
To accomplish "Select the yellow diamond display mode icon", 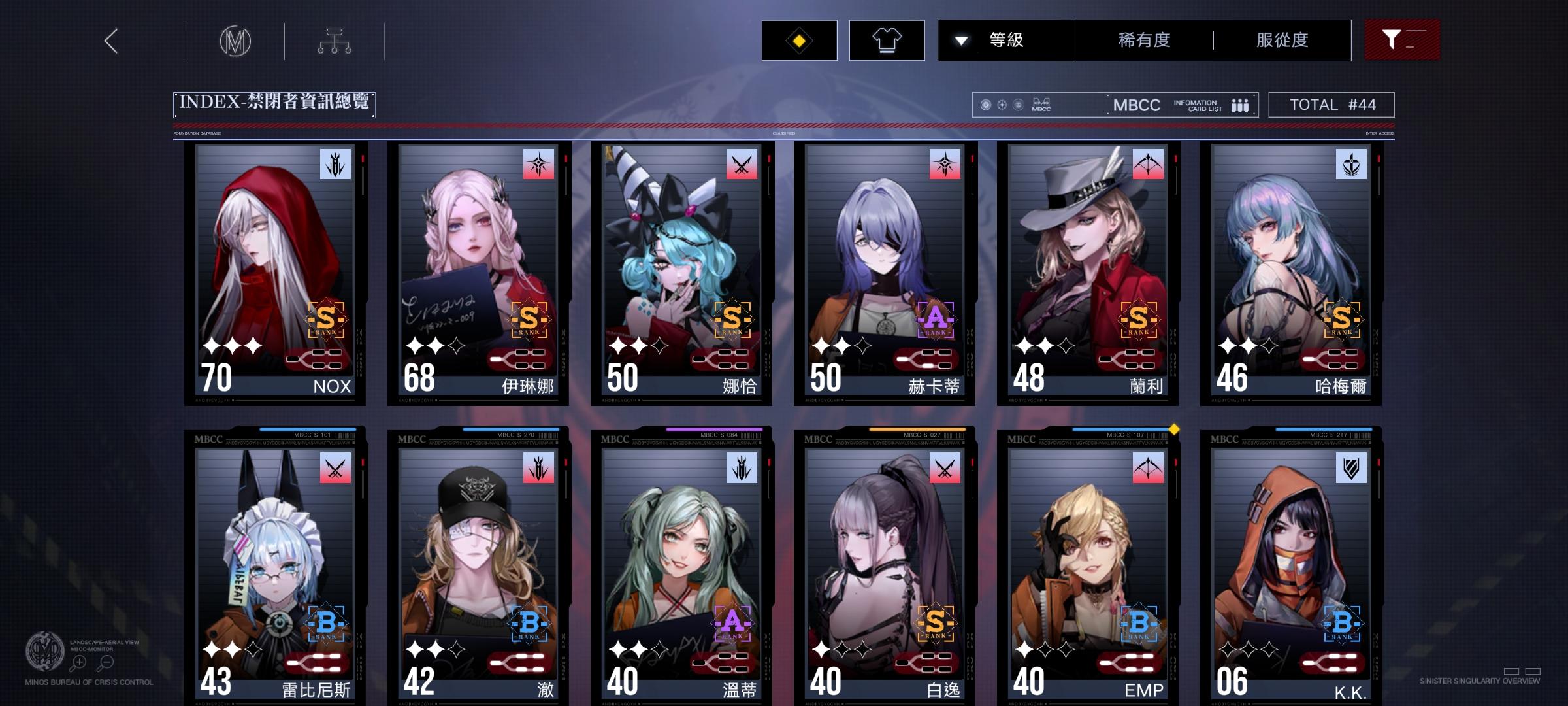I will pyautogui.click(x=798, y=40).
